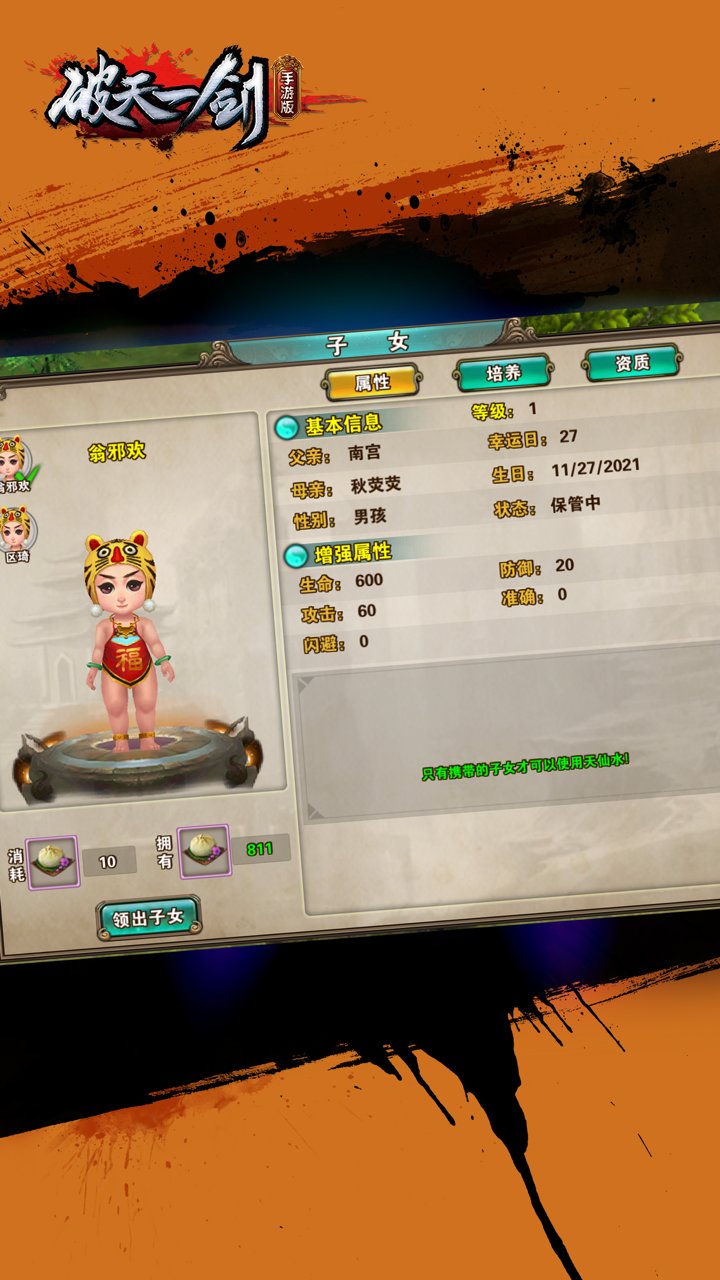720x1280 pixels.
Task: Show the 资质 tab
Action: 632,362
